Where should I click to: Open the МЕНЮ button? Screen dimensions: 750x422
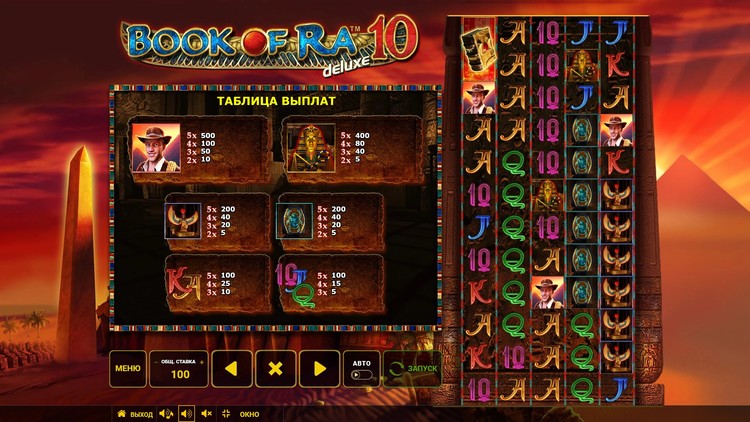pos(127,368)
